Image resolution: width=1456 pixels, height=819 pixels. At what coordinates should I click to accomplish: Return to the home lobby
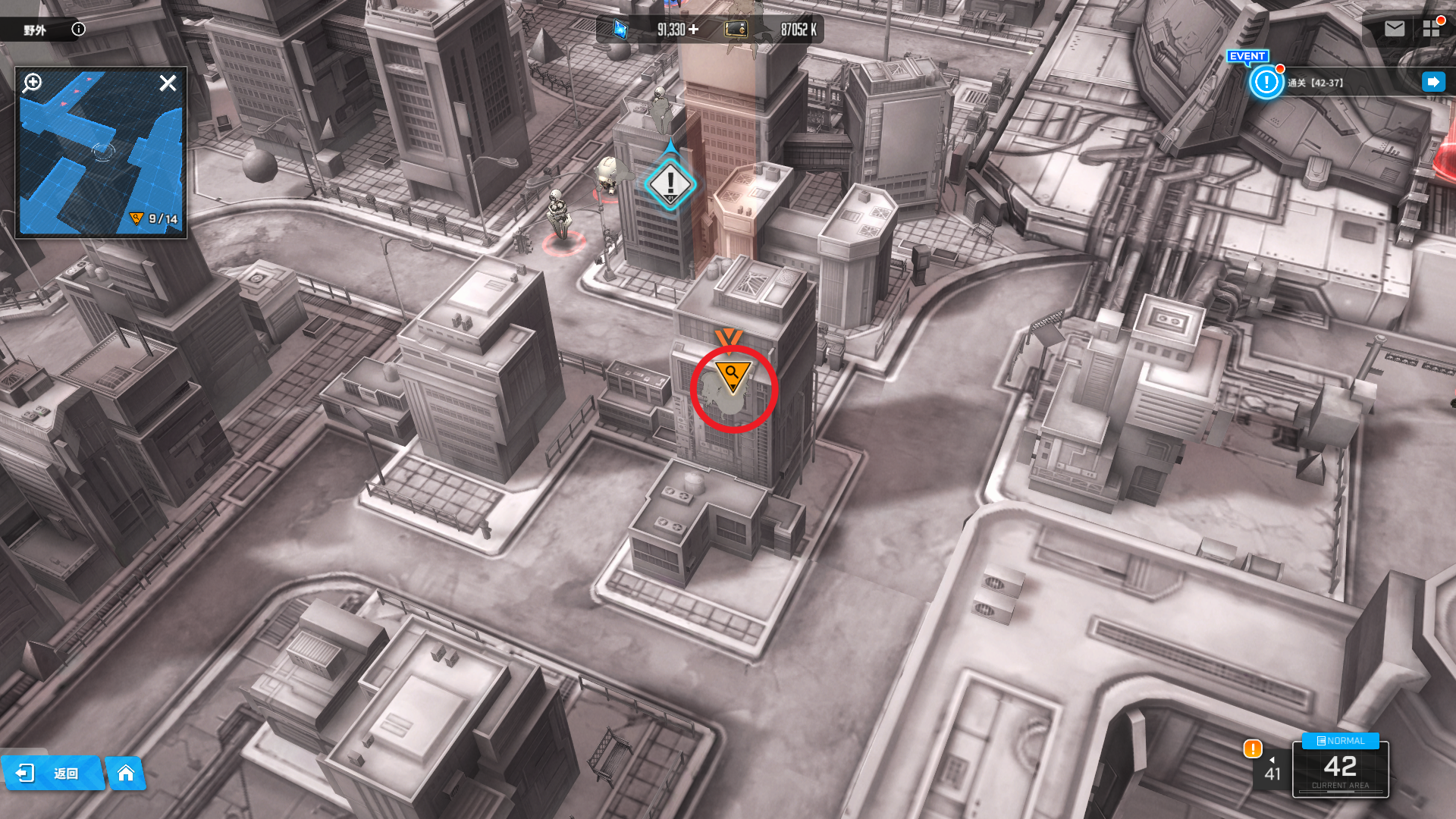coord(126,773)
